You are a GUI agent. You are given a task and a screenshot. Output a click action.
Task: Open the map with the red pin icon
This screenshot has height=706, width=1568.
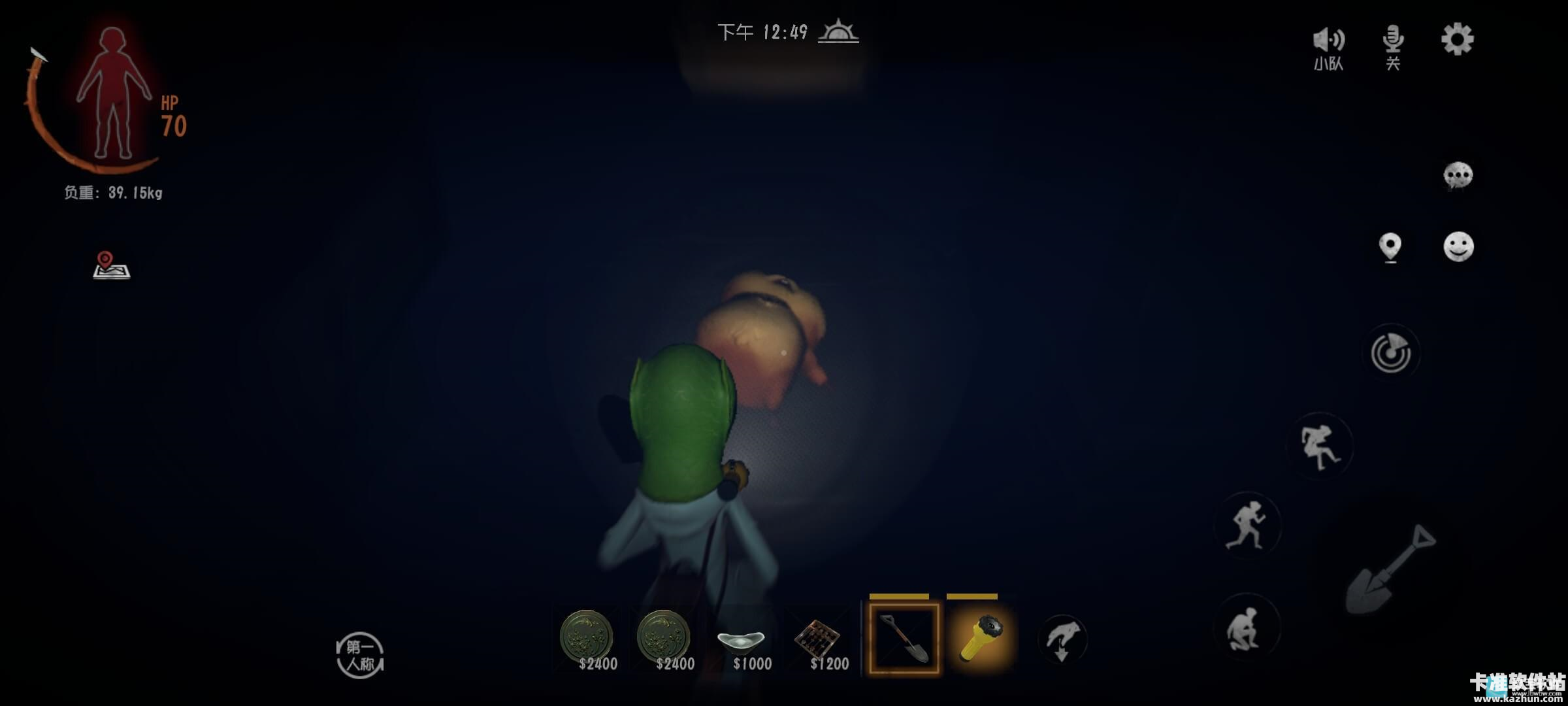[x=111, y=265]
